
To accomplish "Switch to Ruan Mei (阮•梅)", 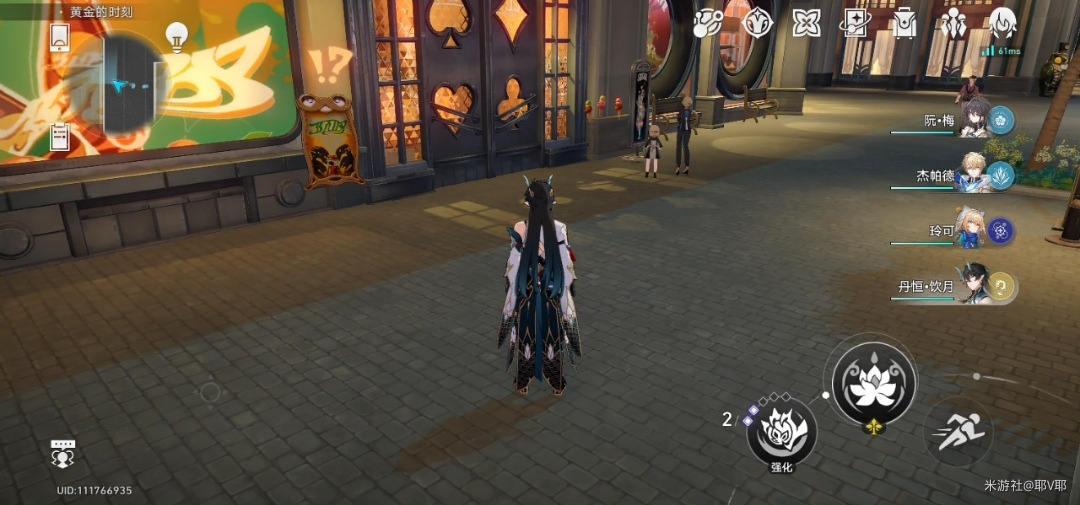I will pos(975,121).
